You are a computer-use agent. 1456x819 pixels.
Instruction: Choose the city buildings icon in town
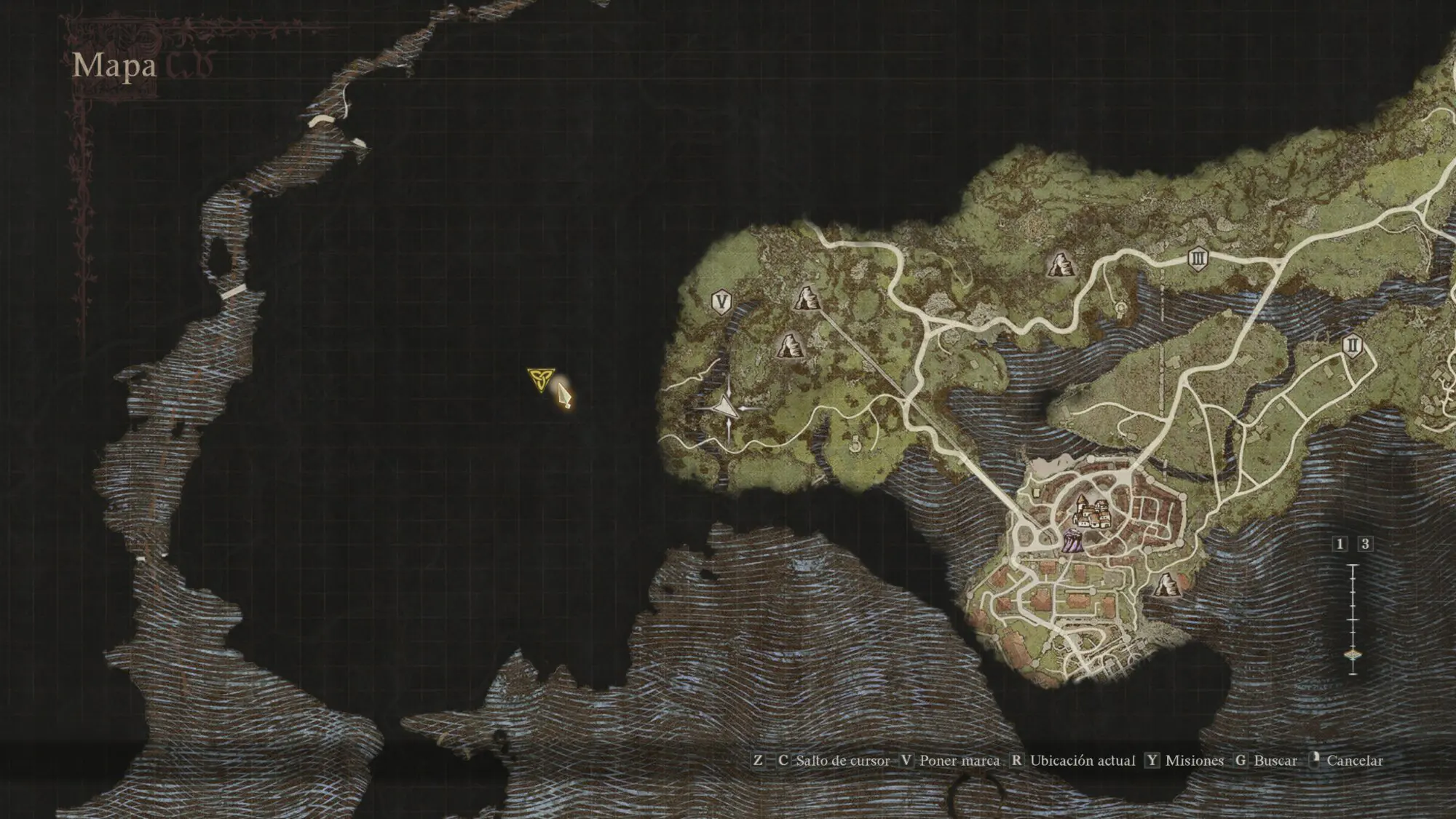click(x=1090, y=513)
